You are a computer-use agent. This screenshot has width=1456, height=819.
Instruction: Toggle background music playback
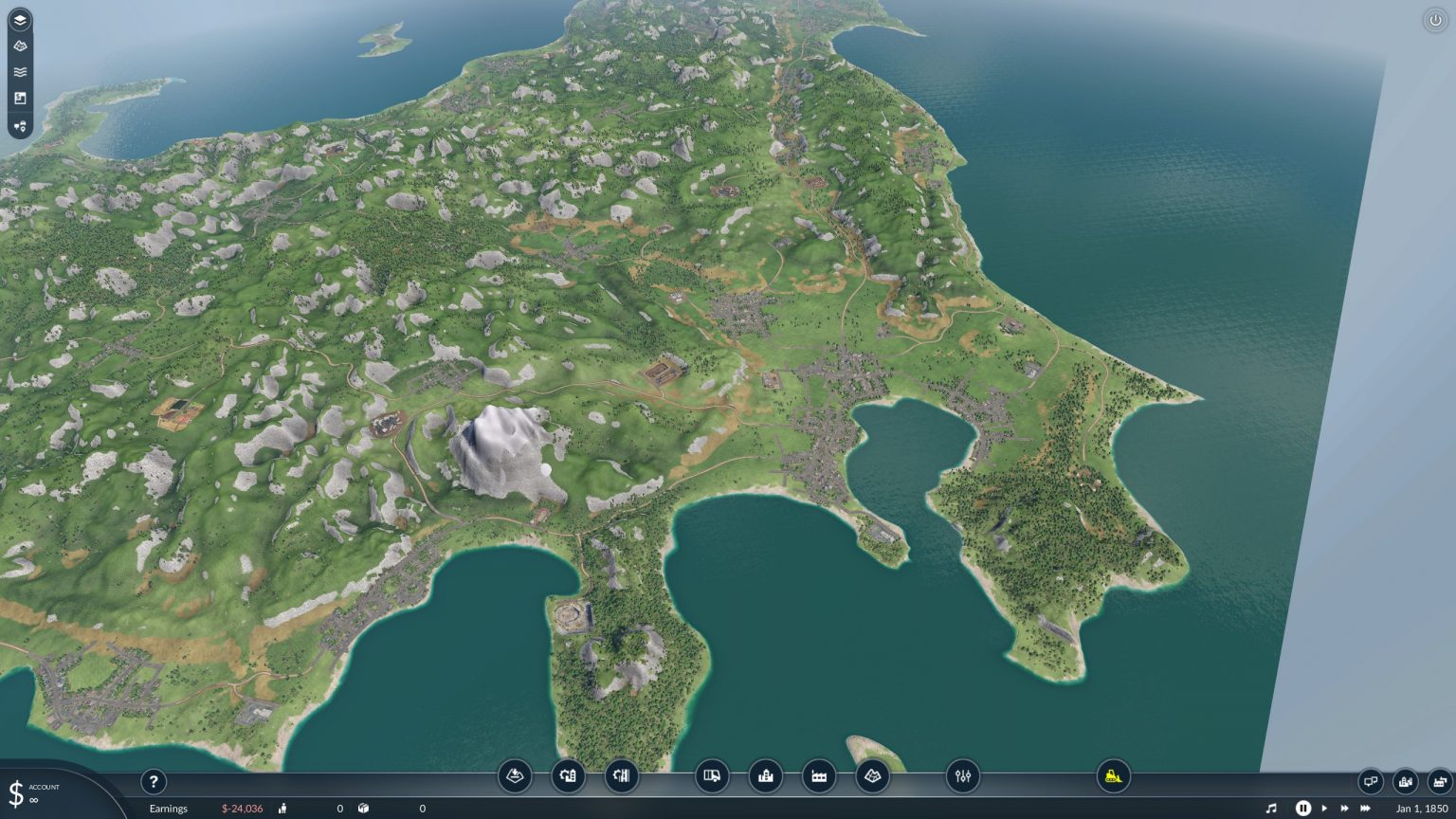point(1274,808)
